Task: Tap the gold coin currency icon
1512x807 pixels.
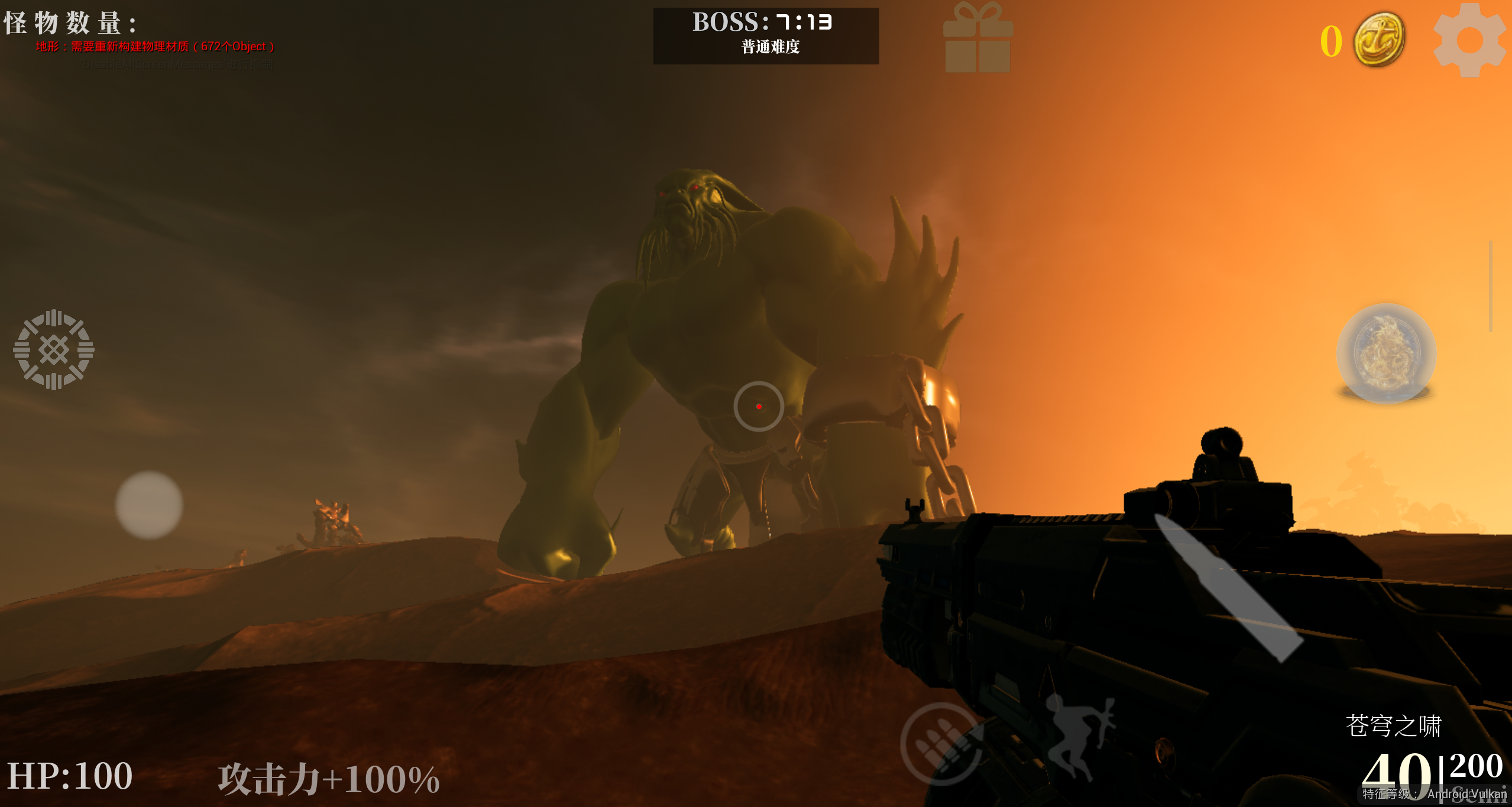Action: (1380, 40)
